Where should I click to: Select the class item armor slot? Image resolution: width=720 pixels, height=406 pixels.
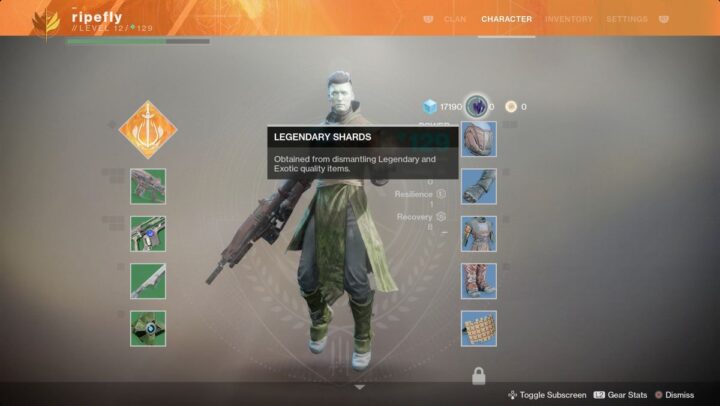pyautogui.click(x=478, y=328)
